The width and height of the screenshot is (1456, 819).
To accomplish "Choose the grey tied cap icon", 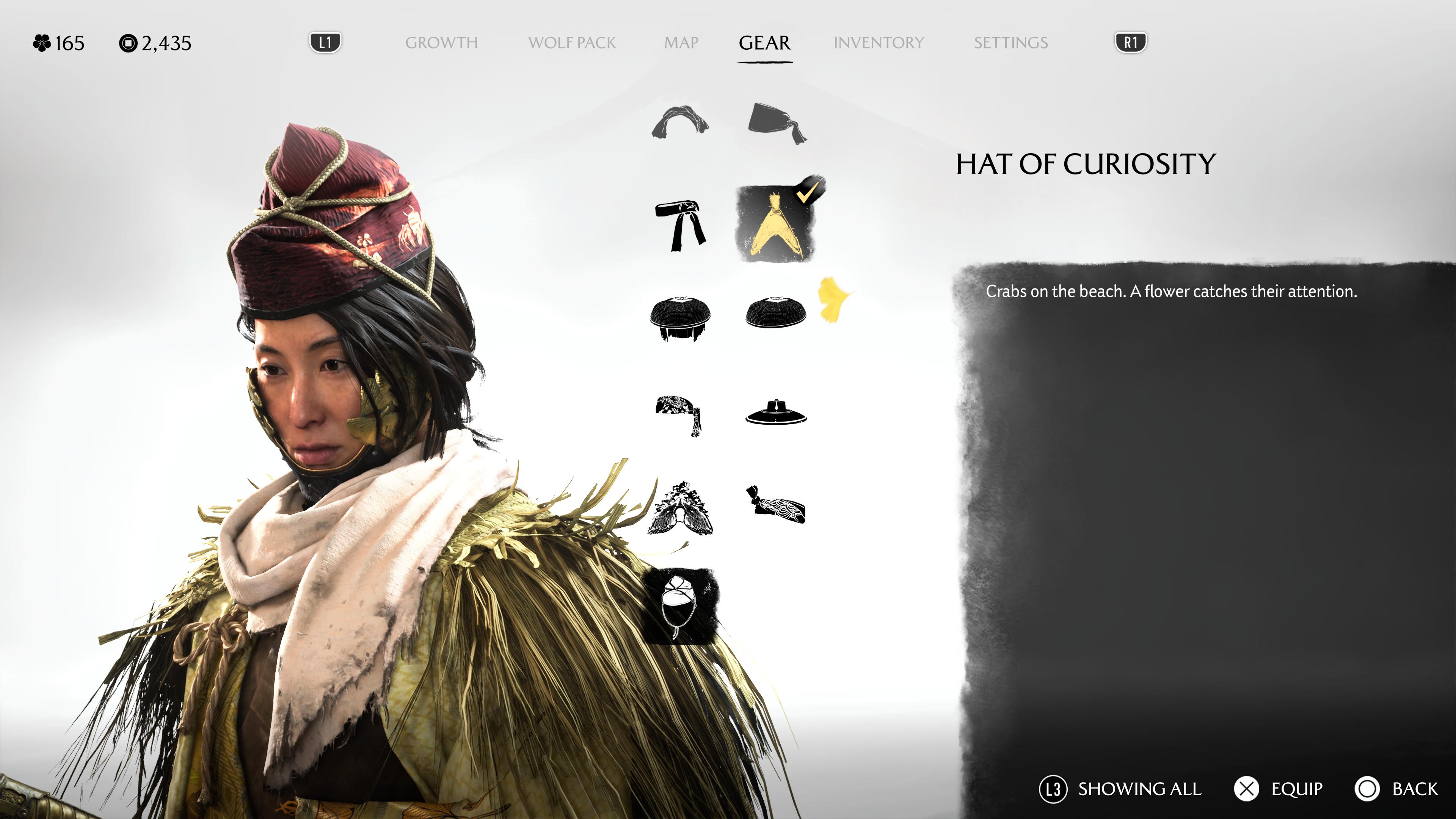I will (x=777, y=122).
